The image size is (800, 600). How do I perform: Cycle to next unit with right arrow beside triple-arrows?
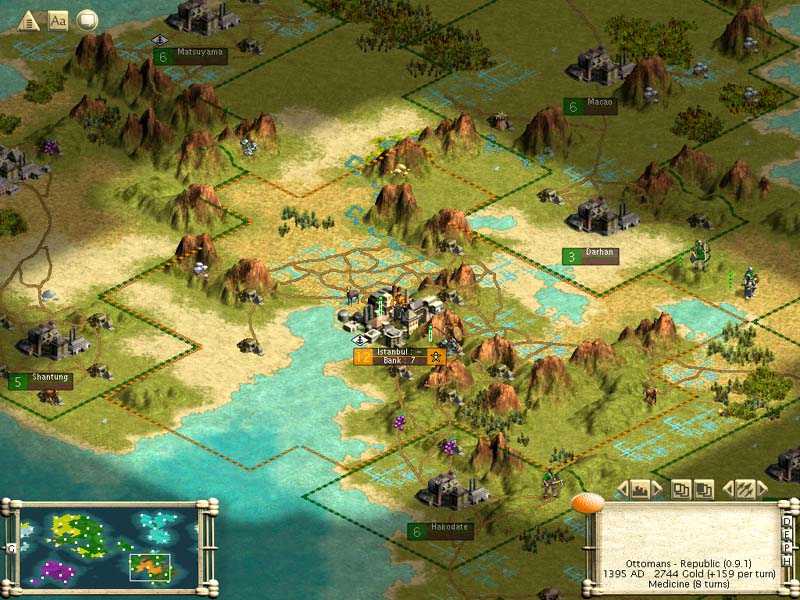(x=762, y=489)
